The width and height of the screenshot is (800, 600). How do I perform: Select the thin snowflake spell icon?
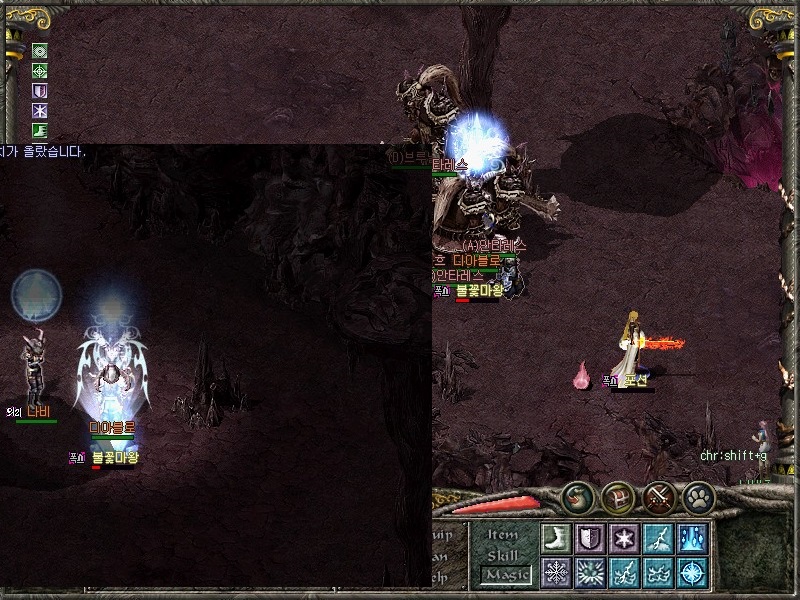(556, 572)
